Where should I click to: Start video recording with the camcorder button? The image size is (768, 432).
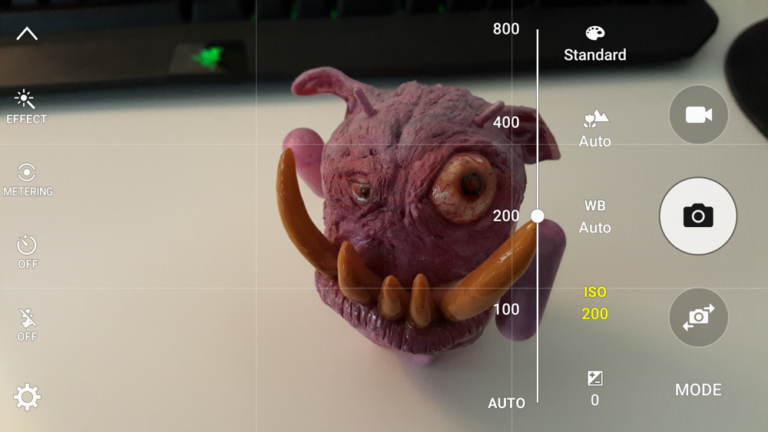click(698, 115)
